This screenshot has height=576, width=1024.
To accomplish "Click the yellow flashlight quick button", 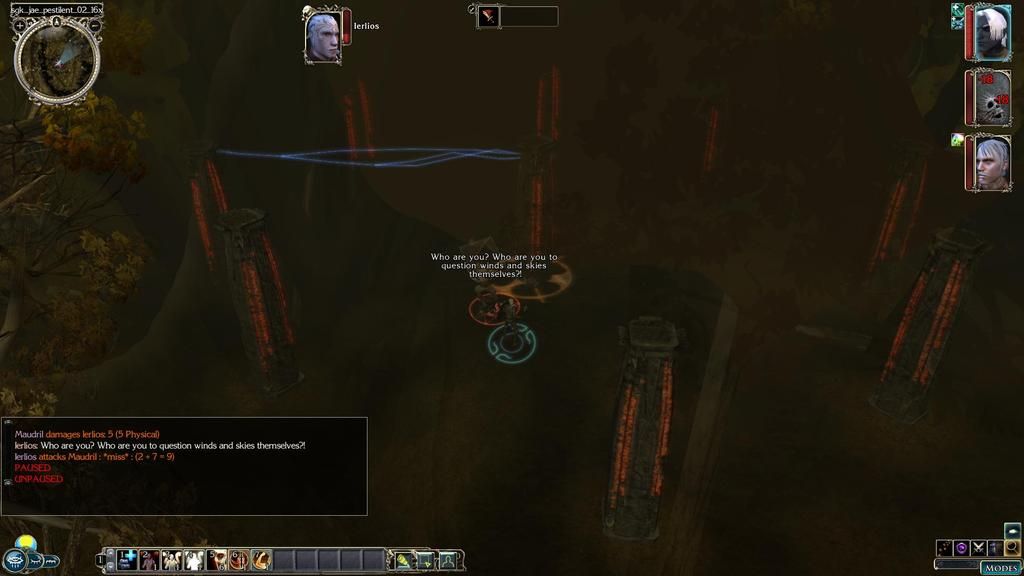I will point(404,560).
